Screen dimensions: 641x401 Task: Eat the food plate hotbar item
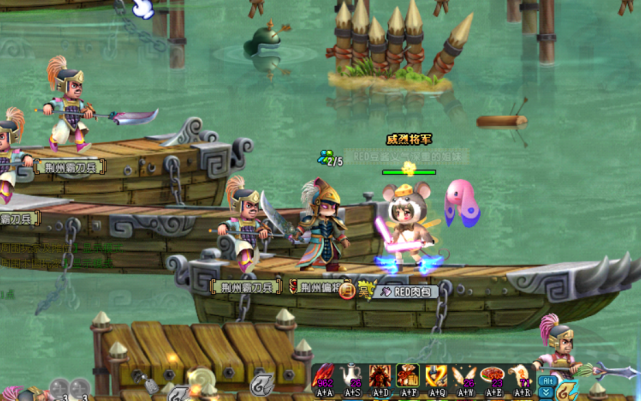(493, 377)
